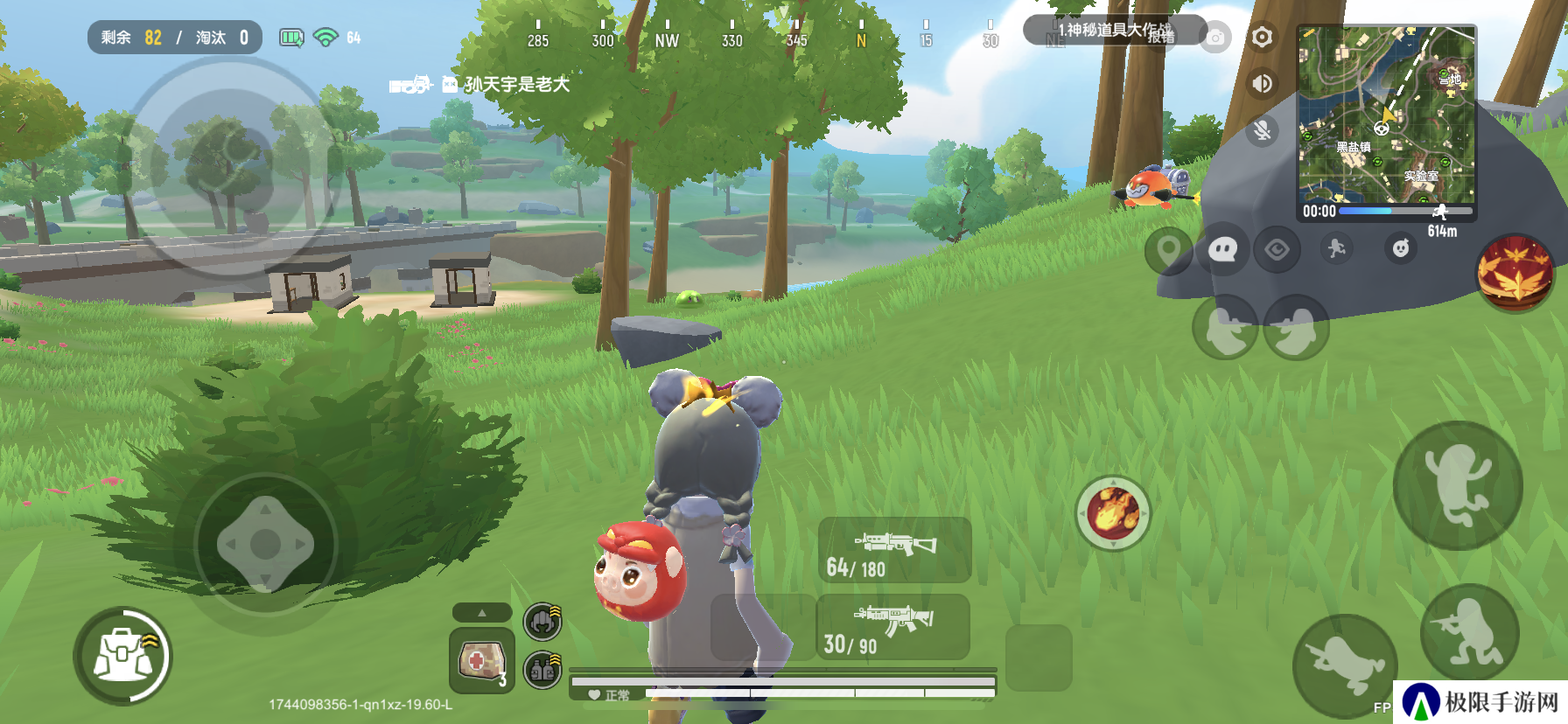Image resolution: width=1568 pixels, height=724 pixels.
Task: Use the fireball item button
Action: pyautogui.click(x=1113, y=513)
